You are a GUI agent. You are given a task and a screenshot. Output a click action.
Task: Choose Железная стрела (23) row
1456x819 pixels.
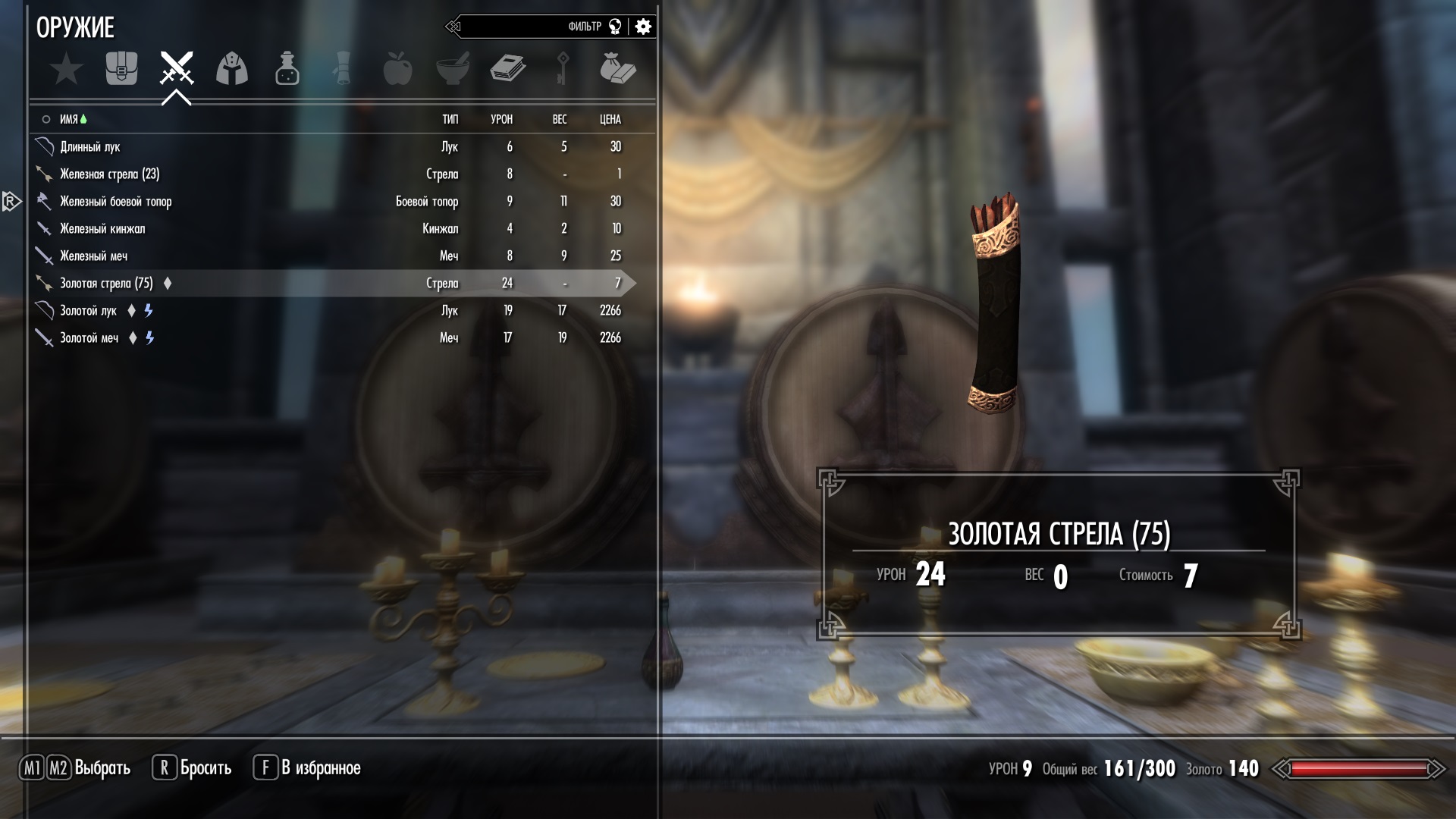point(109,174)
